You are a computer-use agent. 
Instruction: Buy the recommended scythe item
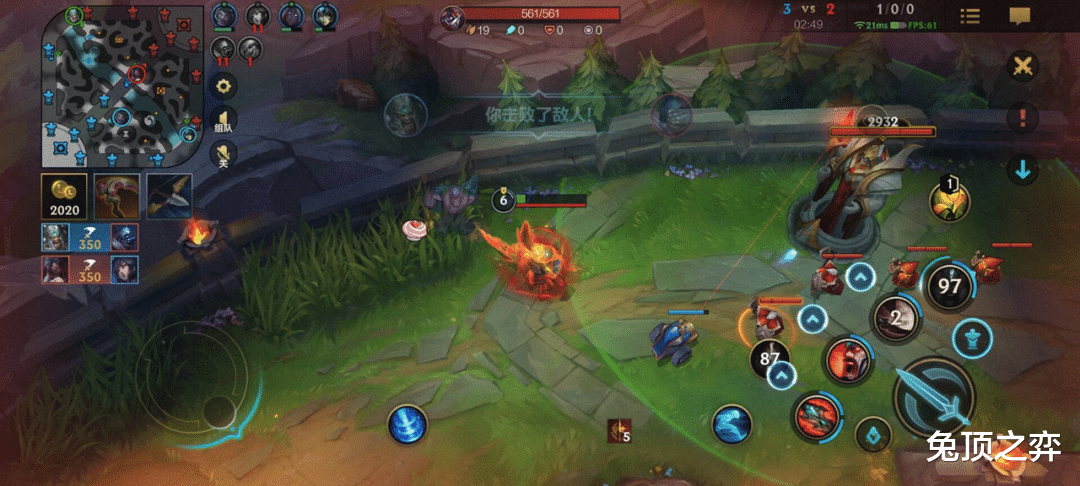point(116,196)
